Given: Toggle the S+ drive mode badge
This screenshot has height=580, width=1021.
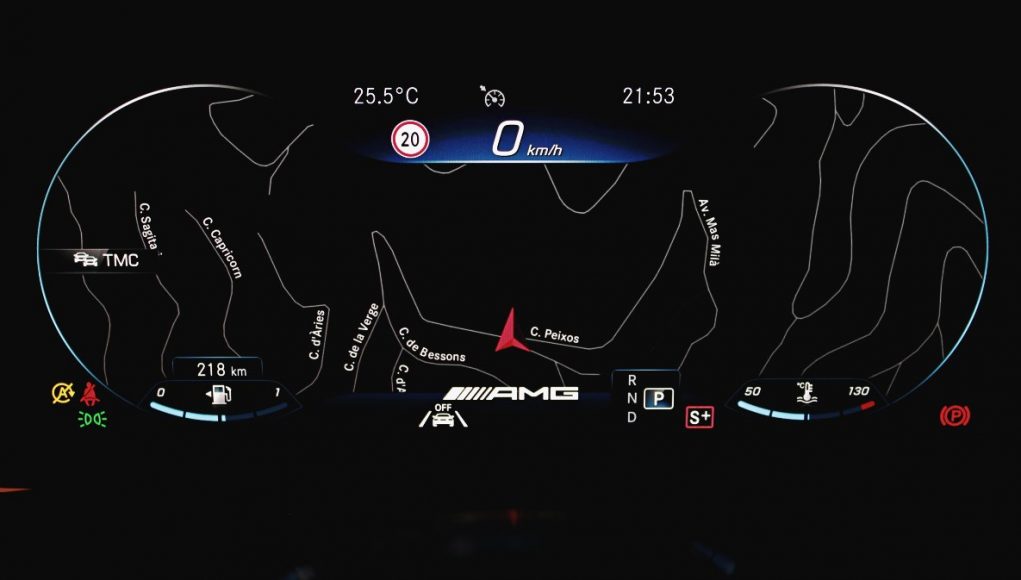Looking at the screenshot, I should (700, 417).
